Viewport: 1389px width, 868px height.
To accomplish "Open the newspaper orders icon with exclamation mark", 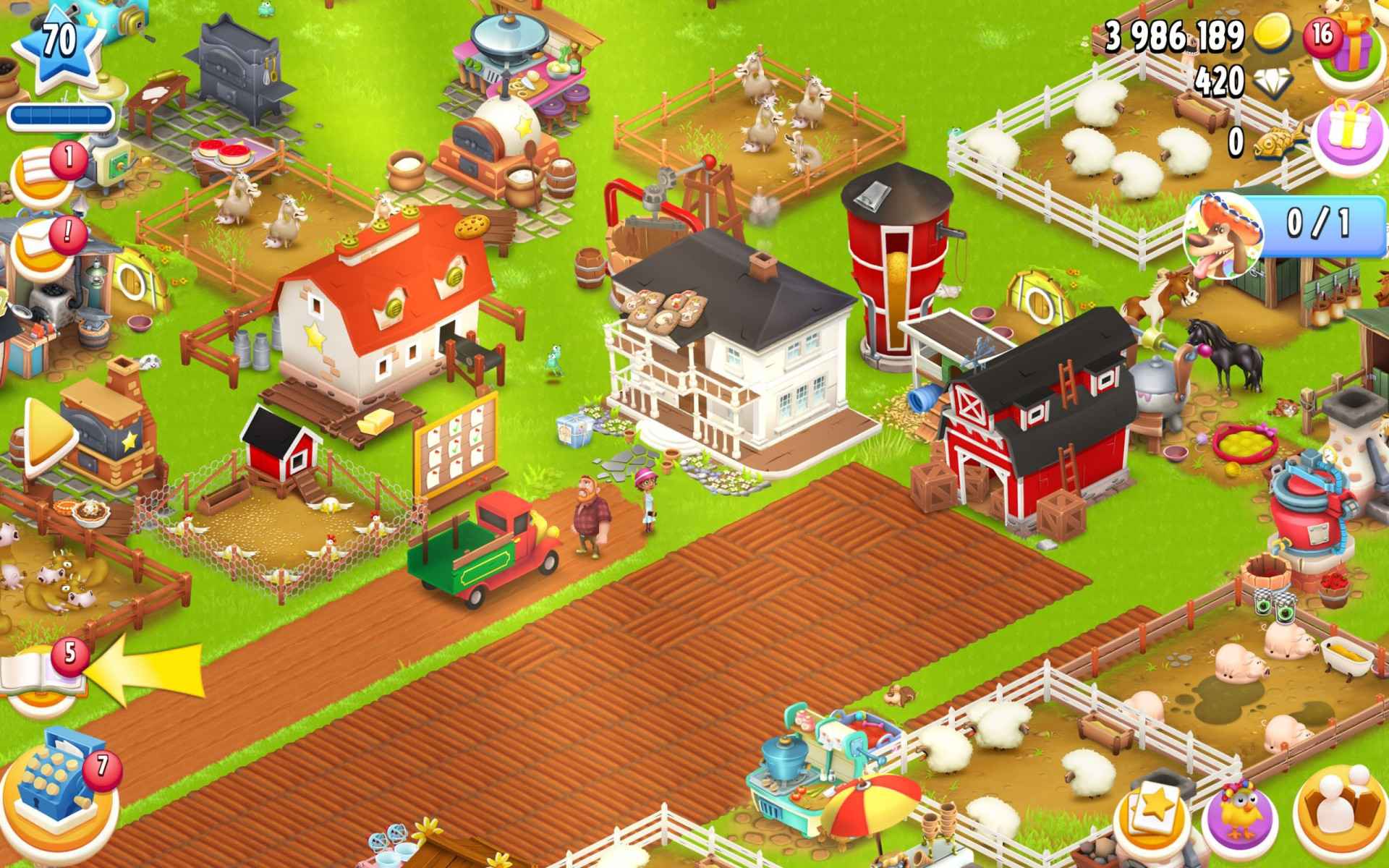I will [x=36, y=239].
